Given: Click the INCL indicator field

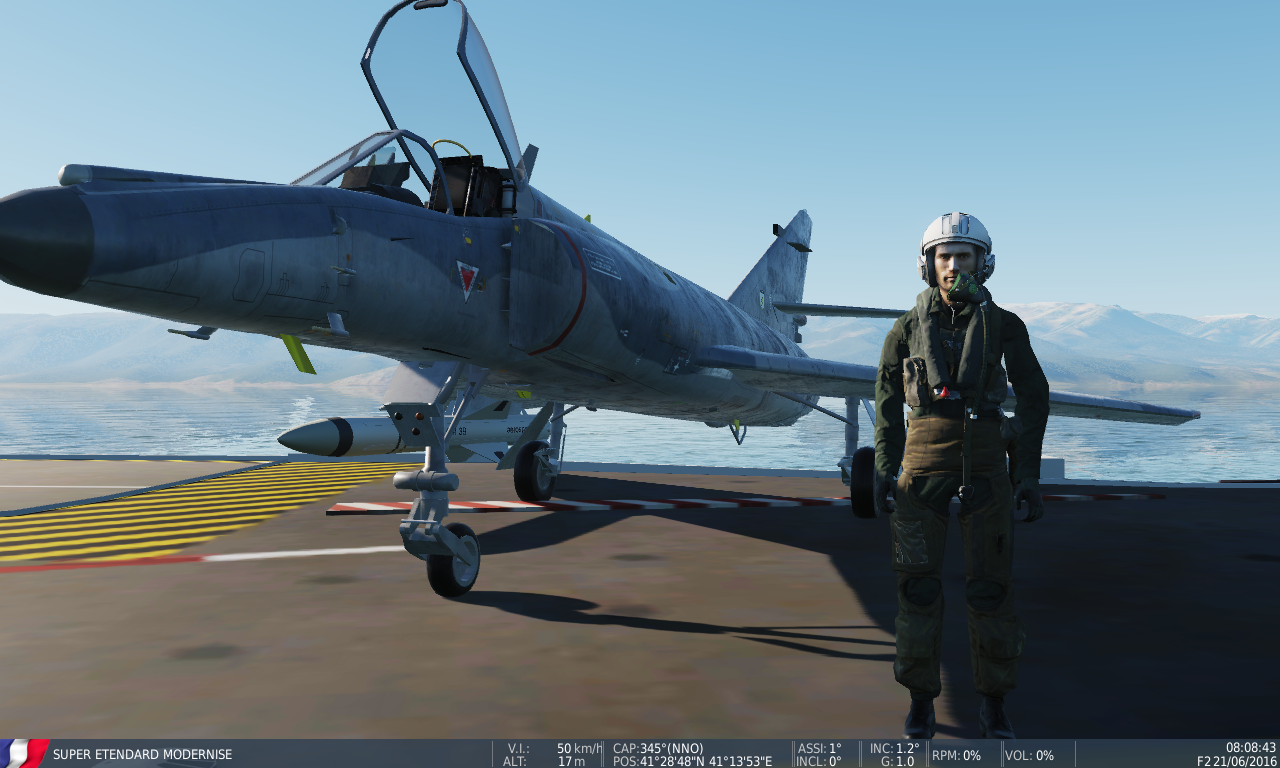Looking at the screenshot, I should [x=817, y=760].
